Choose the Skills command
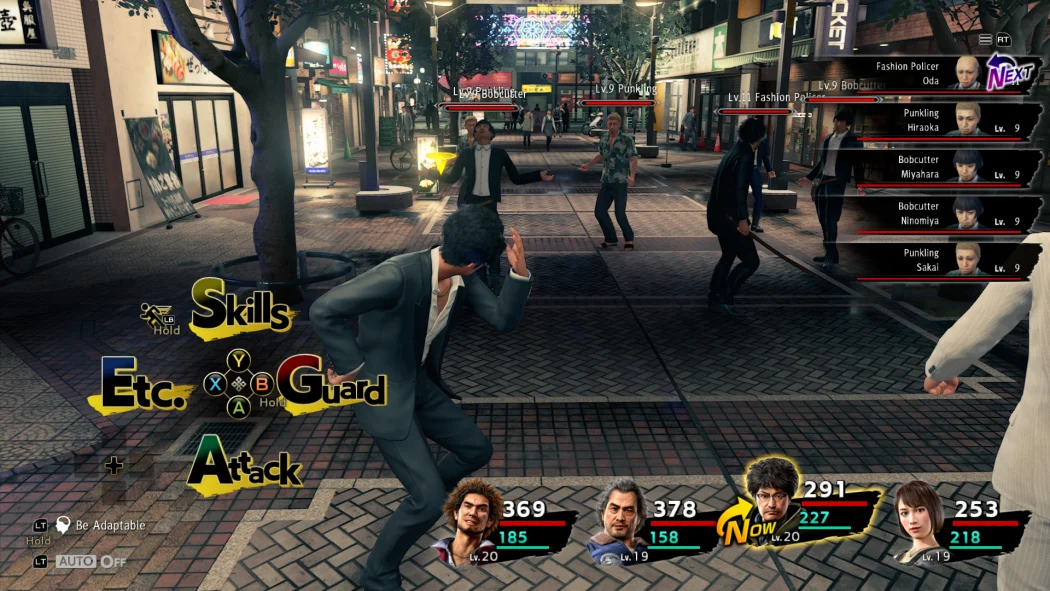1050x591 pixels. [242, 307]
